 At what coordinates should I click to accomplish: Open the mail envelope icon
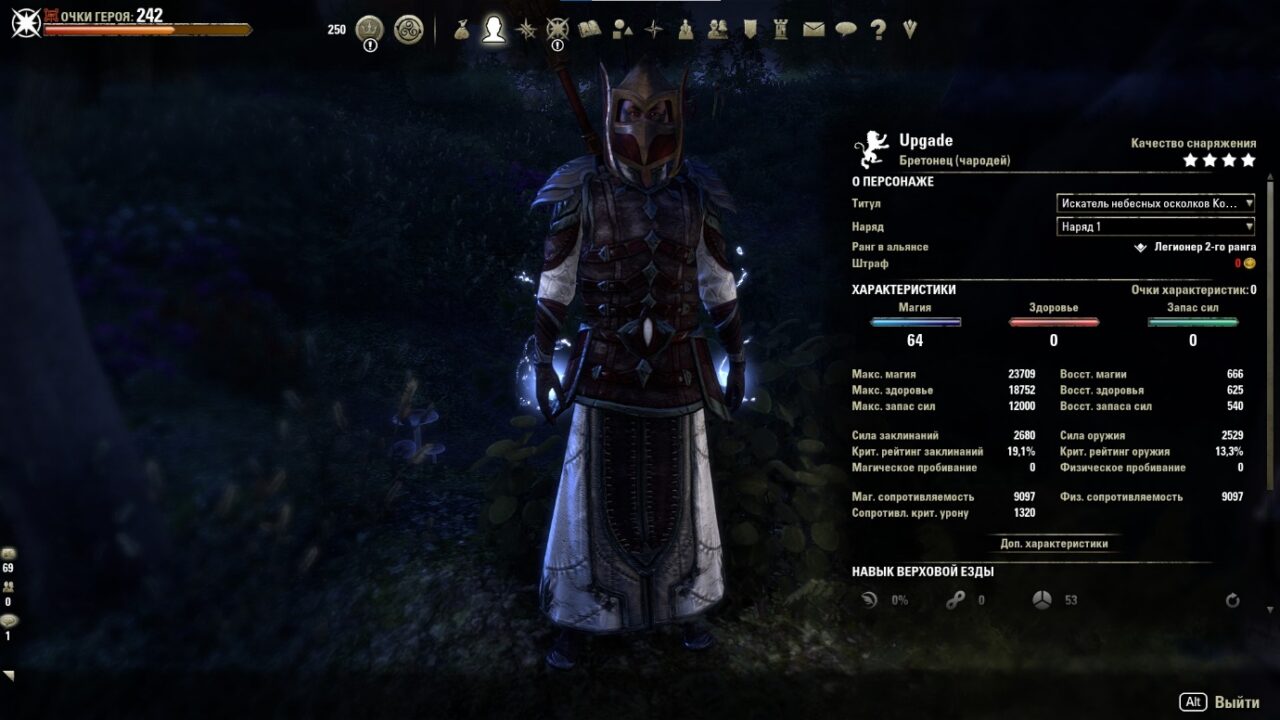click(x=813, y=30)
